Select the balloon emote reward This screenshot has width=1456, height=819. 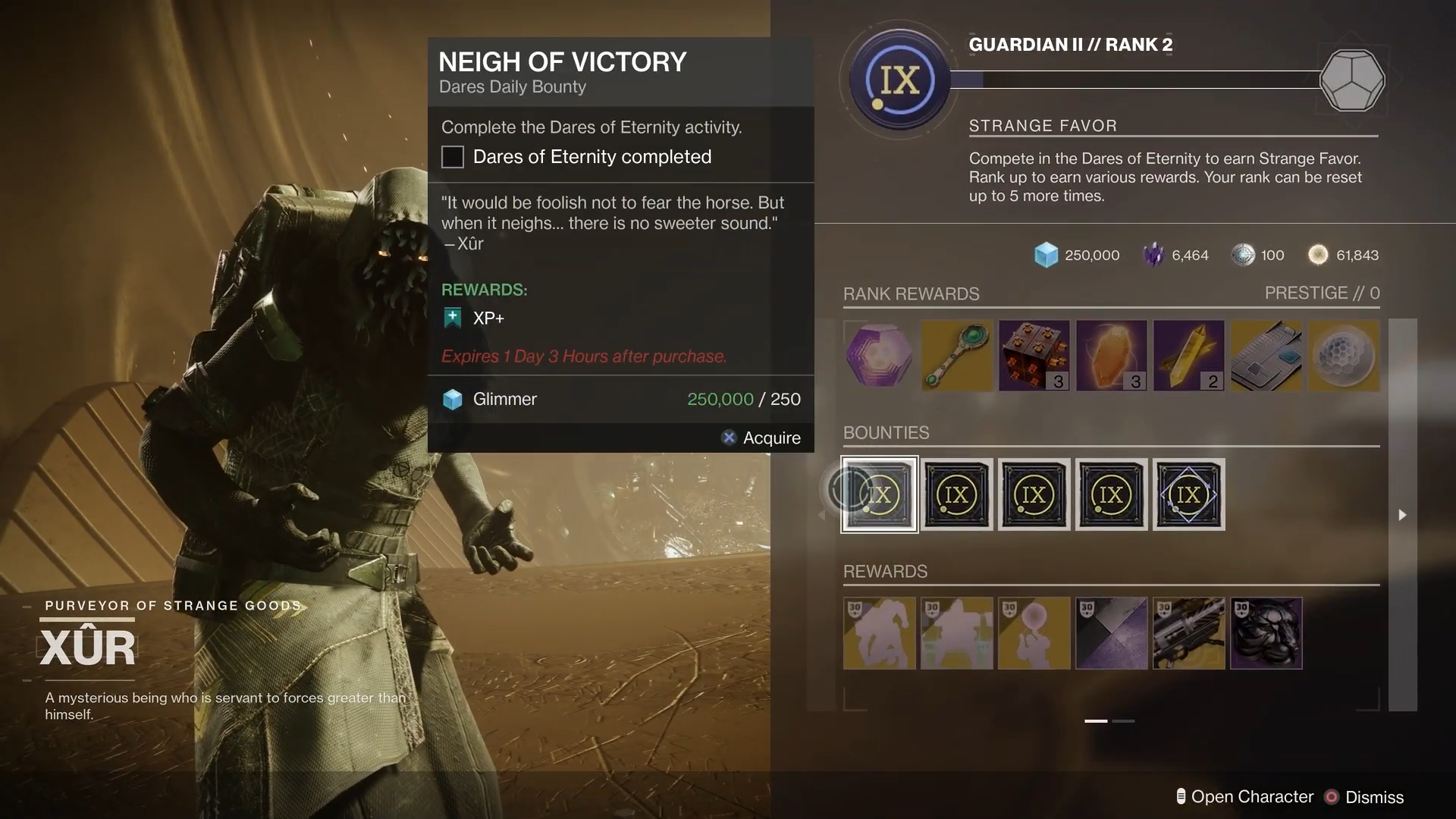pyautogui.click(x=1034, y=633)
